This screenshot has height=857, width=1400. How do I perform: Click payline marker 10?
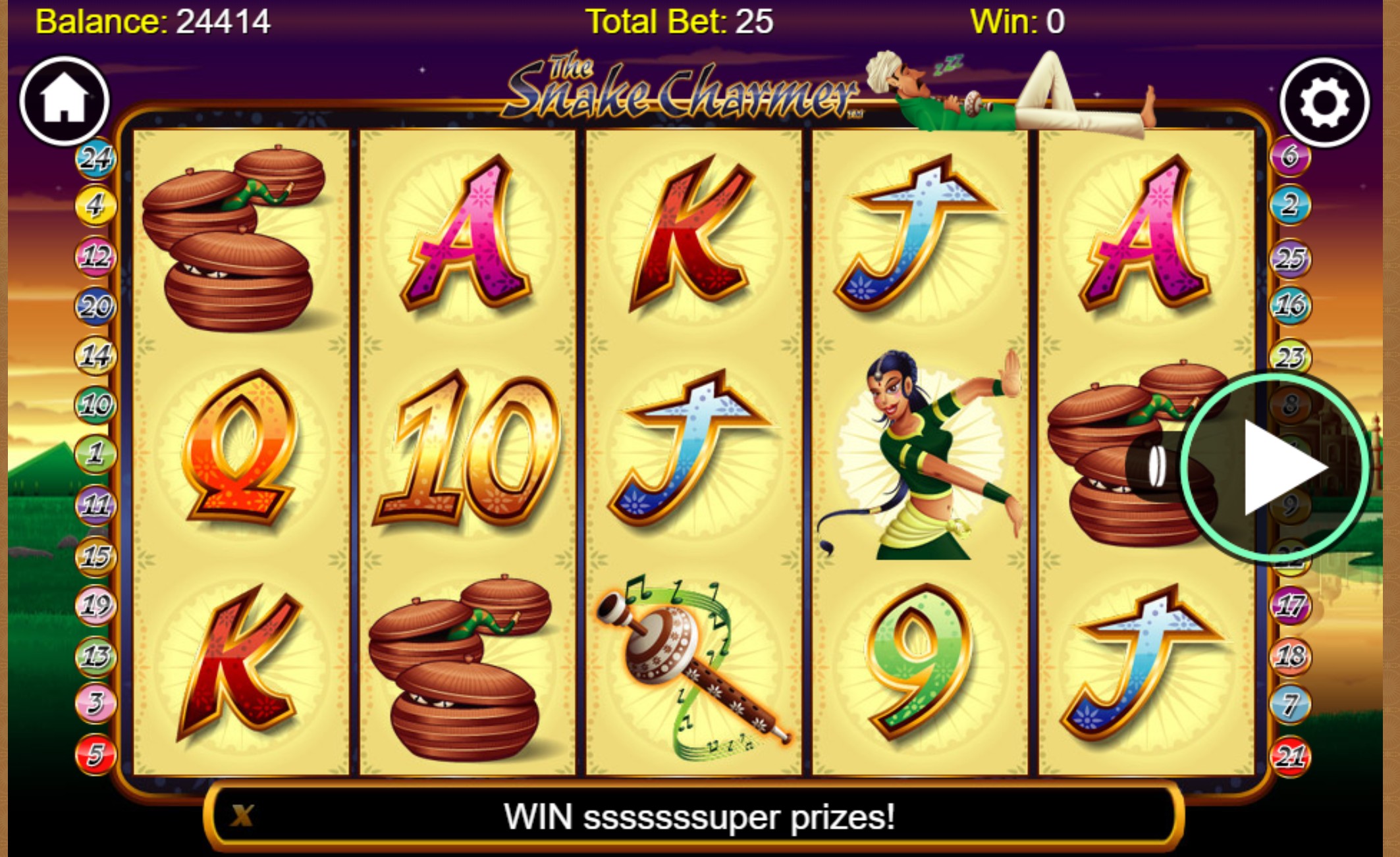96,404
